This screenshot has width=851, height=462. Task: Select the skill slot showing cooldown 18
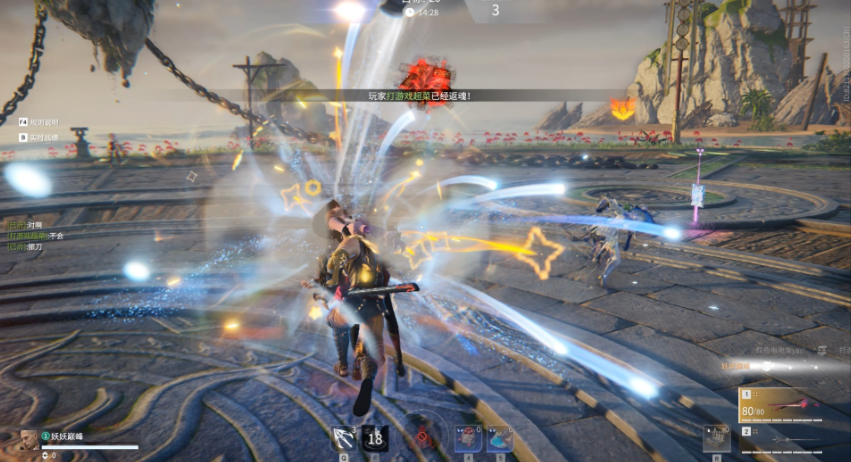(x=375, y=437)
